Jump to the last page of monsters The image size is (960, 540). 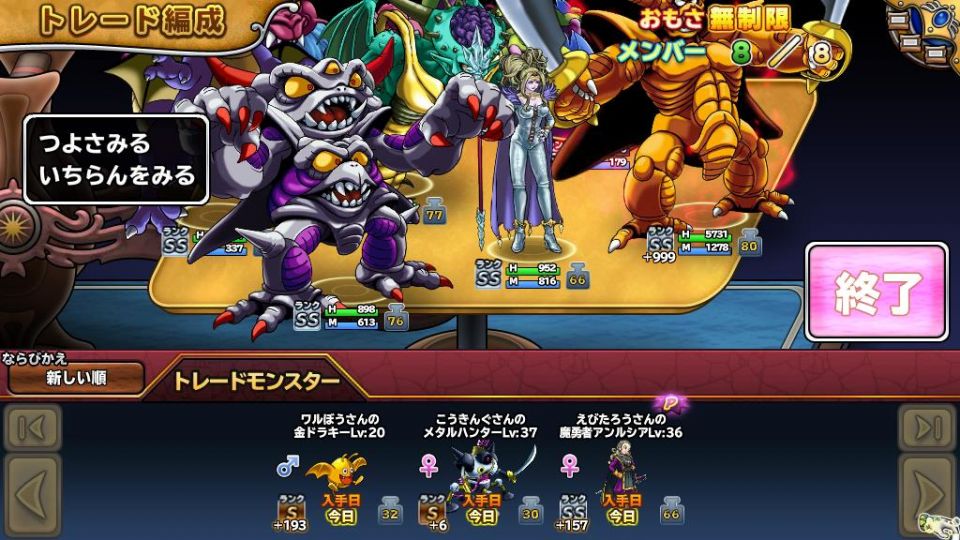tap(927, 428)
